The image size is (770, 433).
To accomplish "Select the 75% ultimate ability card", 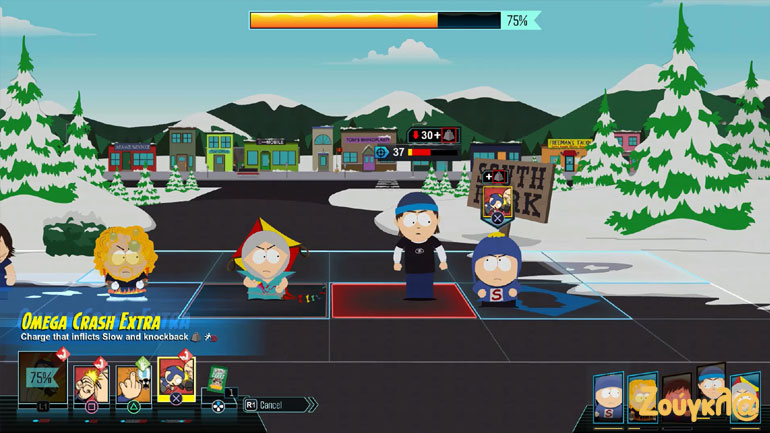I will click(41, 381).
